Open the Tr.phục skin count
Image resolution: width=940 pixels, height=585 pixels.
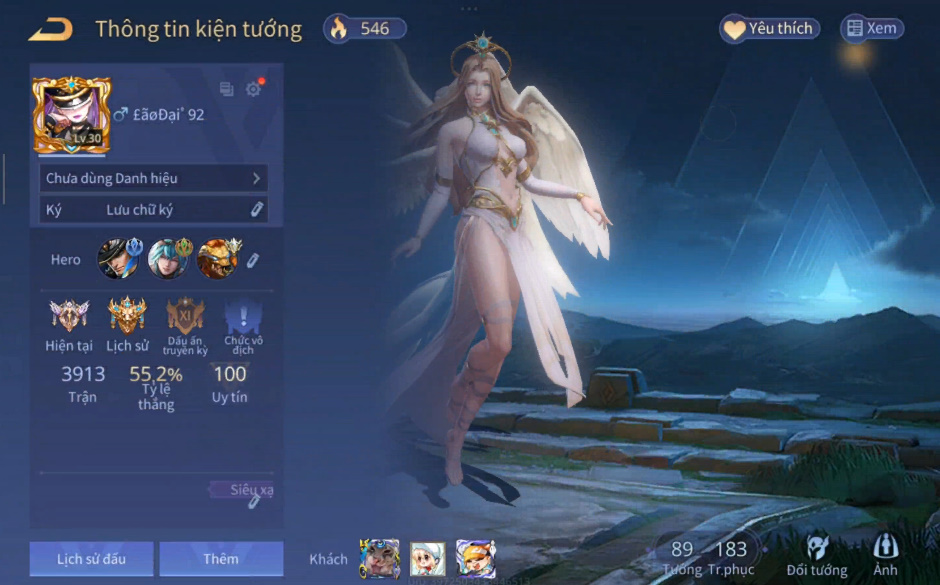(x=731, y=558)
